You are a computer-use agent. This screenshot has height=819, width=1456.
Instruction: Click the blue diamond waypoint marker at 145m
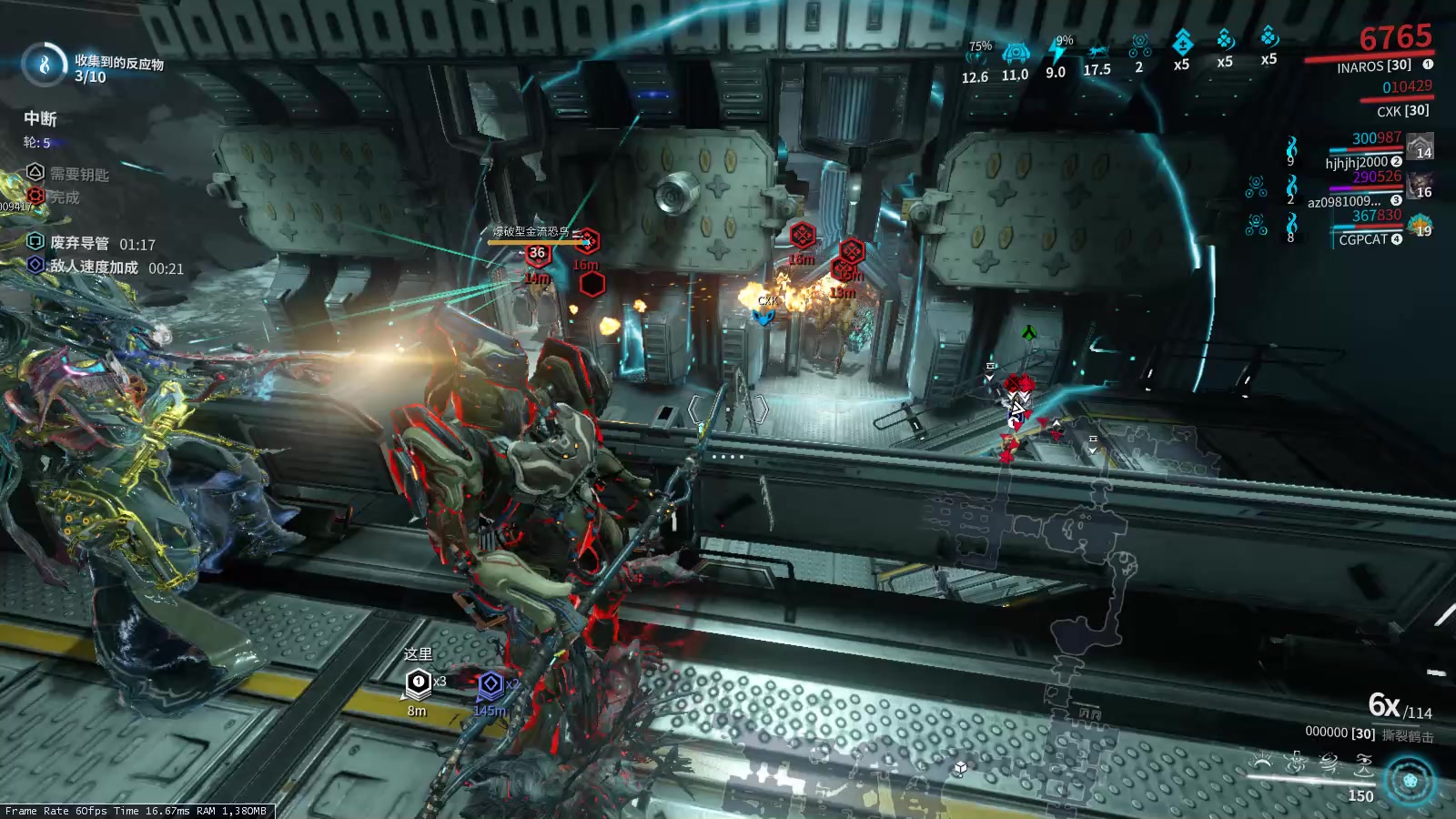click(x=490, y=683)
